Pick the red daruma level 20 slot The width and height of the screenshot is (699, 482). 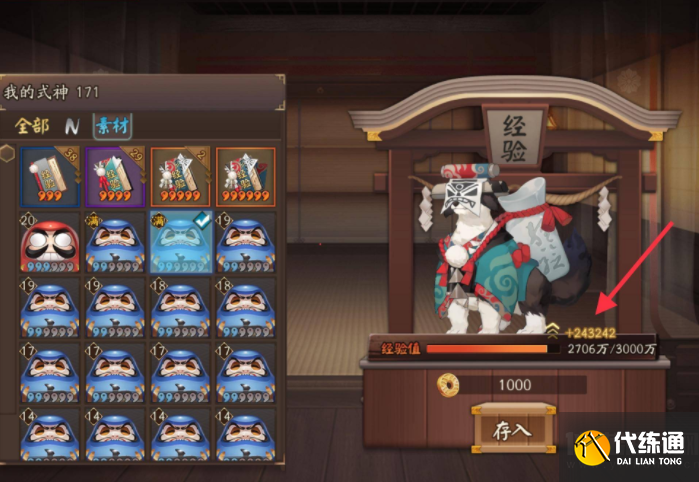pos(50,243)
